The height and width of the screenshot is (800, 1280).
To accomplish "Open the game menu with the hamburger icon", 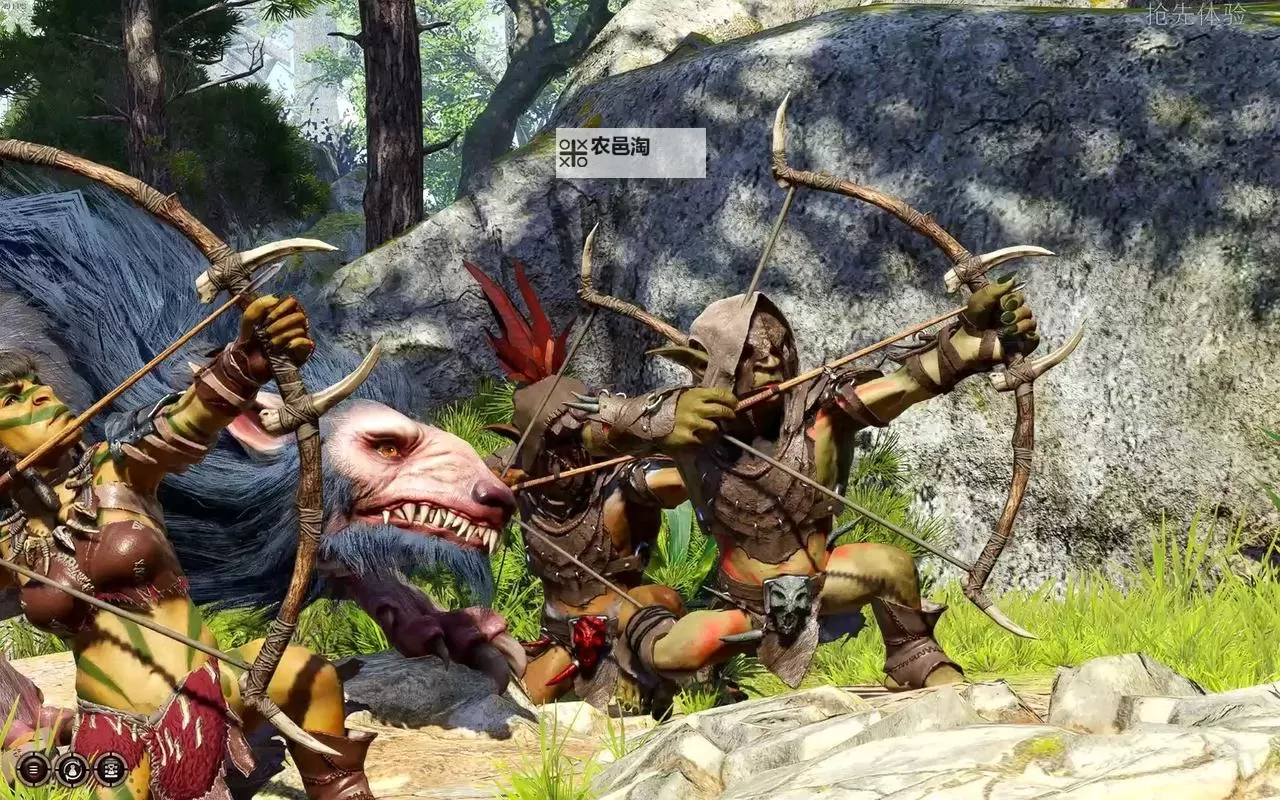I will click(x=32, y=769).
